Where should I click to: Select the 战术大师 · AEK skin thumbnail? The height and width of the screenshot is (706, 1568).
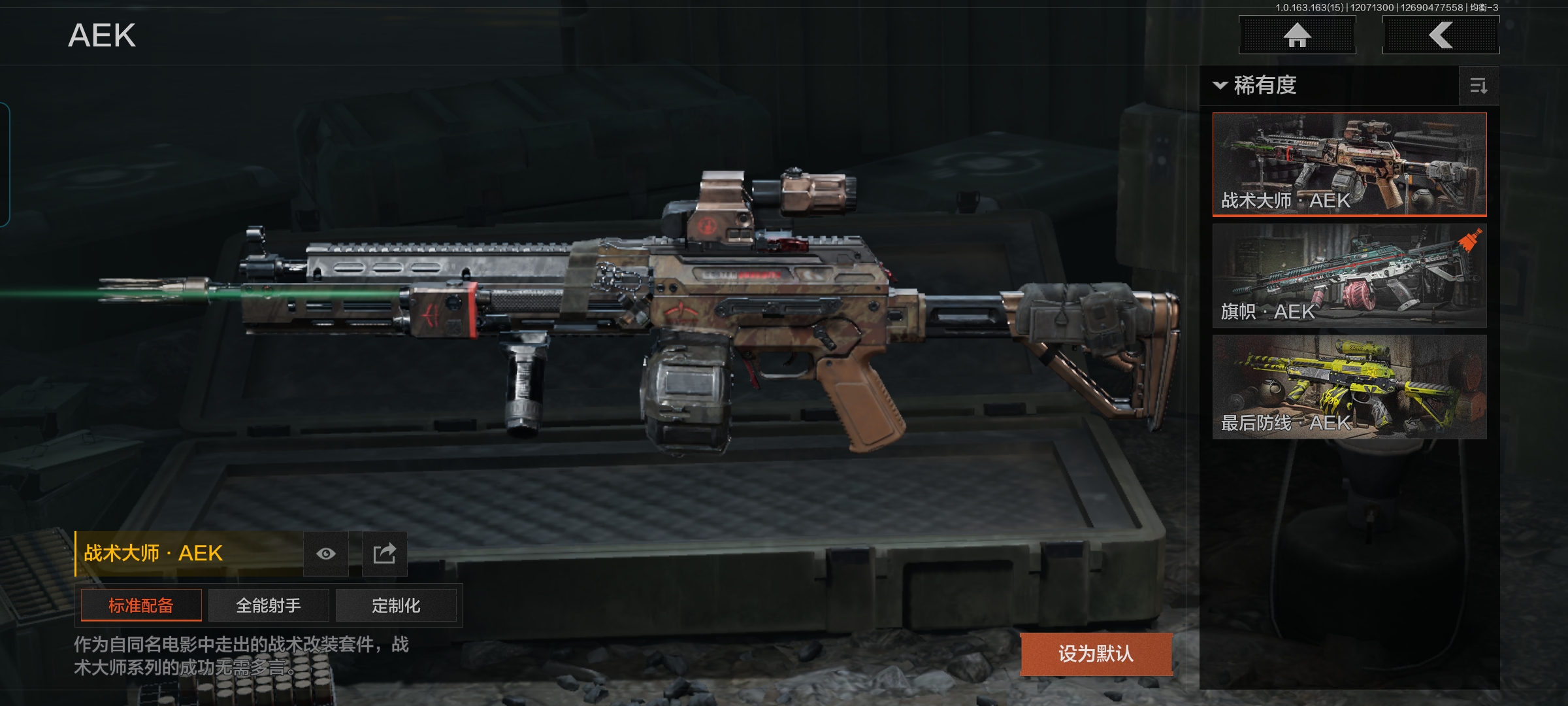(1349, 164)
